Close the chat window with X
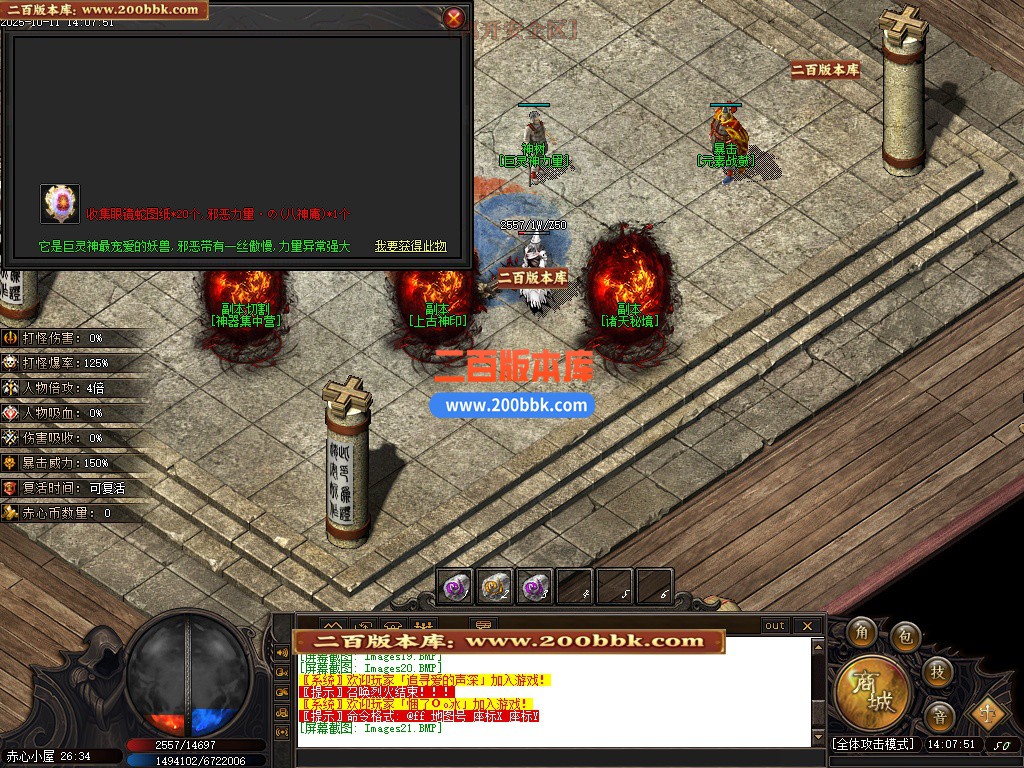 click(x=806, y=626)
